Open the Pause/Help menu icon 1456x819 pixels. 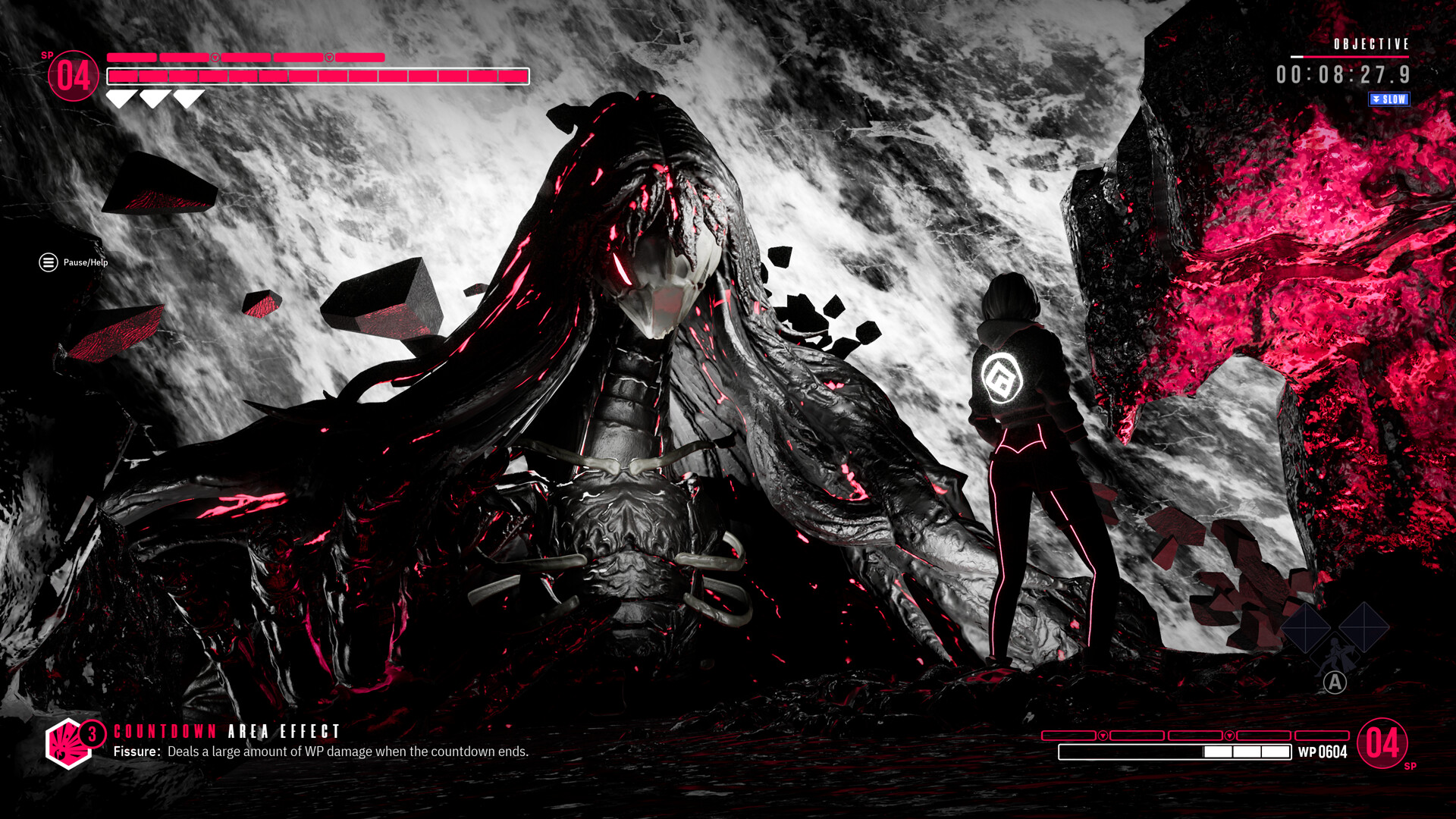point(47,262)
